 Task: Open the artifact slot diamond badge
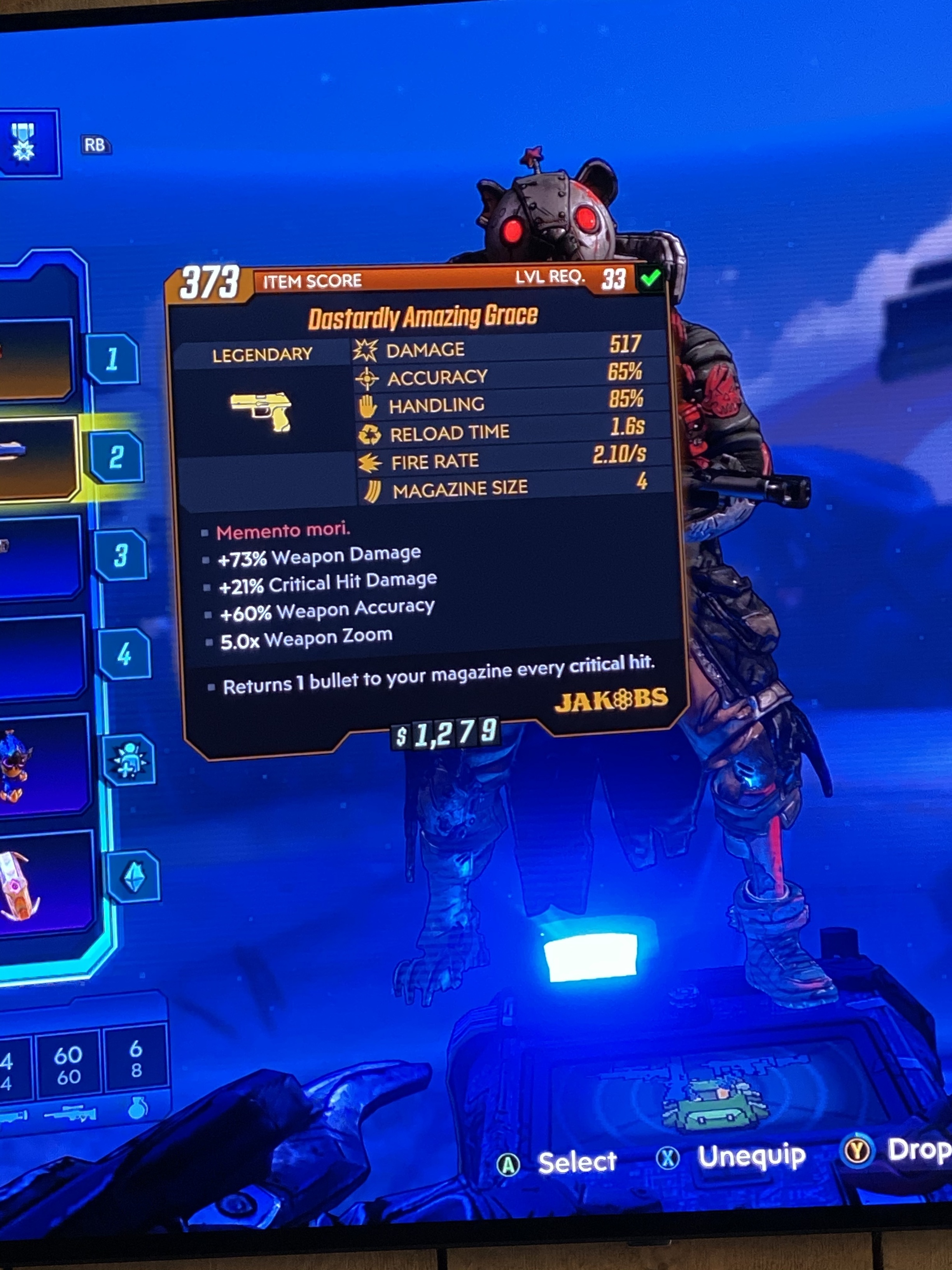pos(134,877)
